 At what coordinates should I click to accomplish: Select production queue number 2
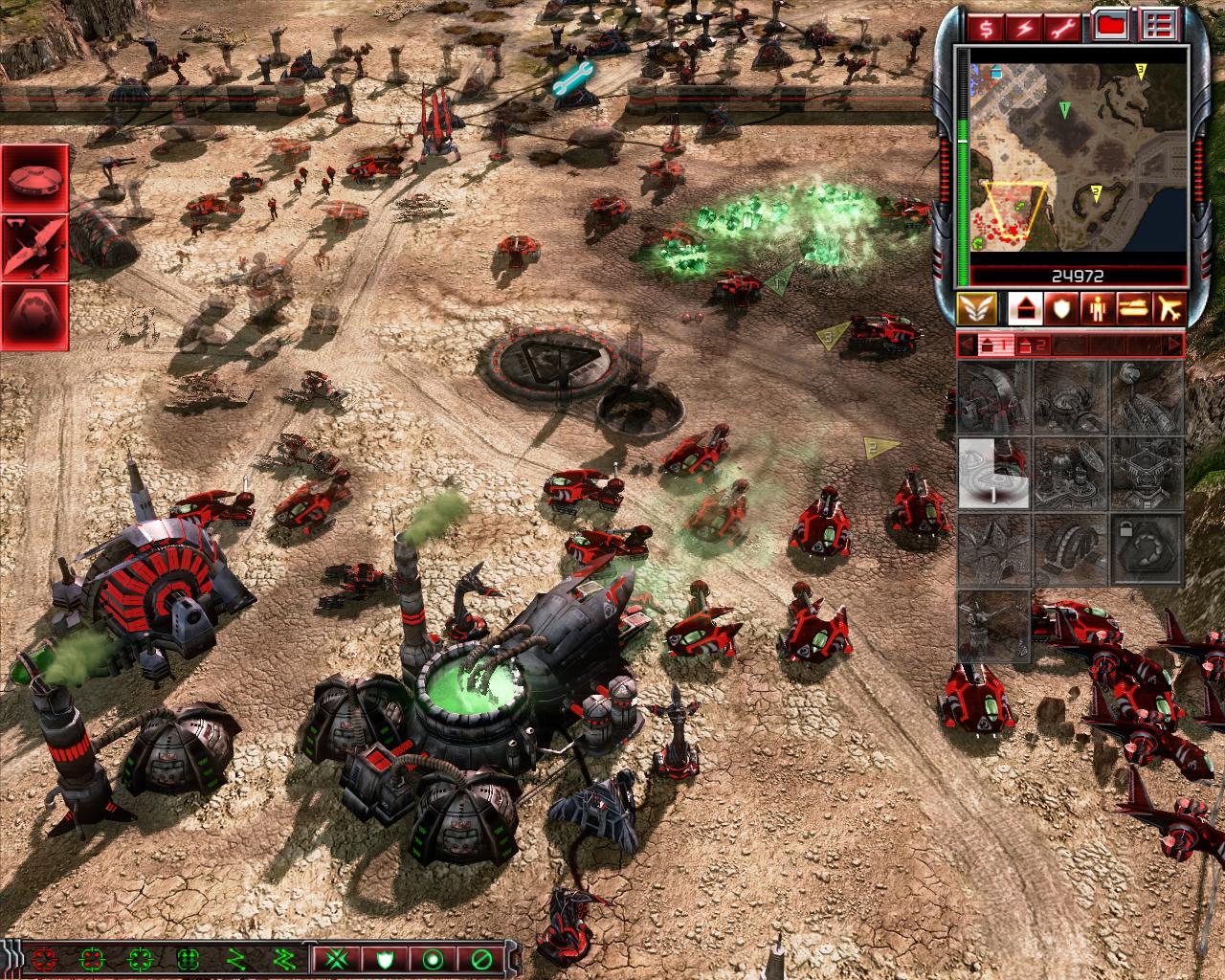coord(1031,345)
